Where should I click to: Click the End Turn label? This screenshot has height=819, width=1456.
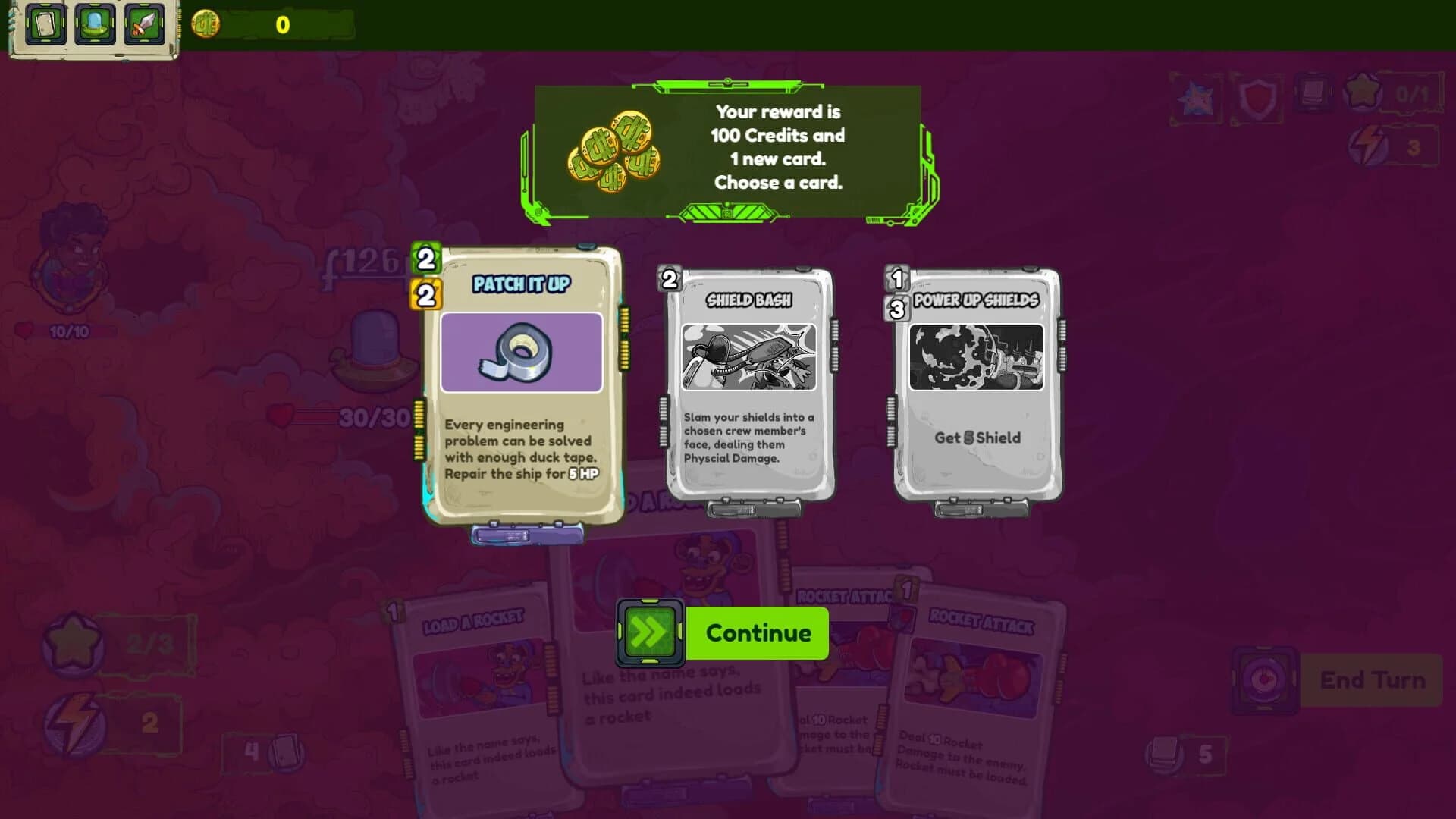[x=1374, y=679]
